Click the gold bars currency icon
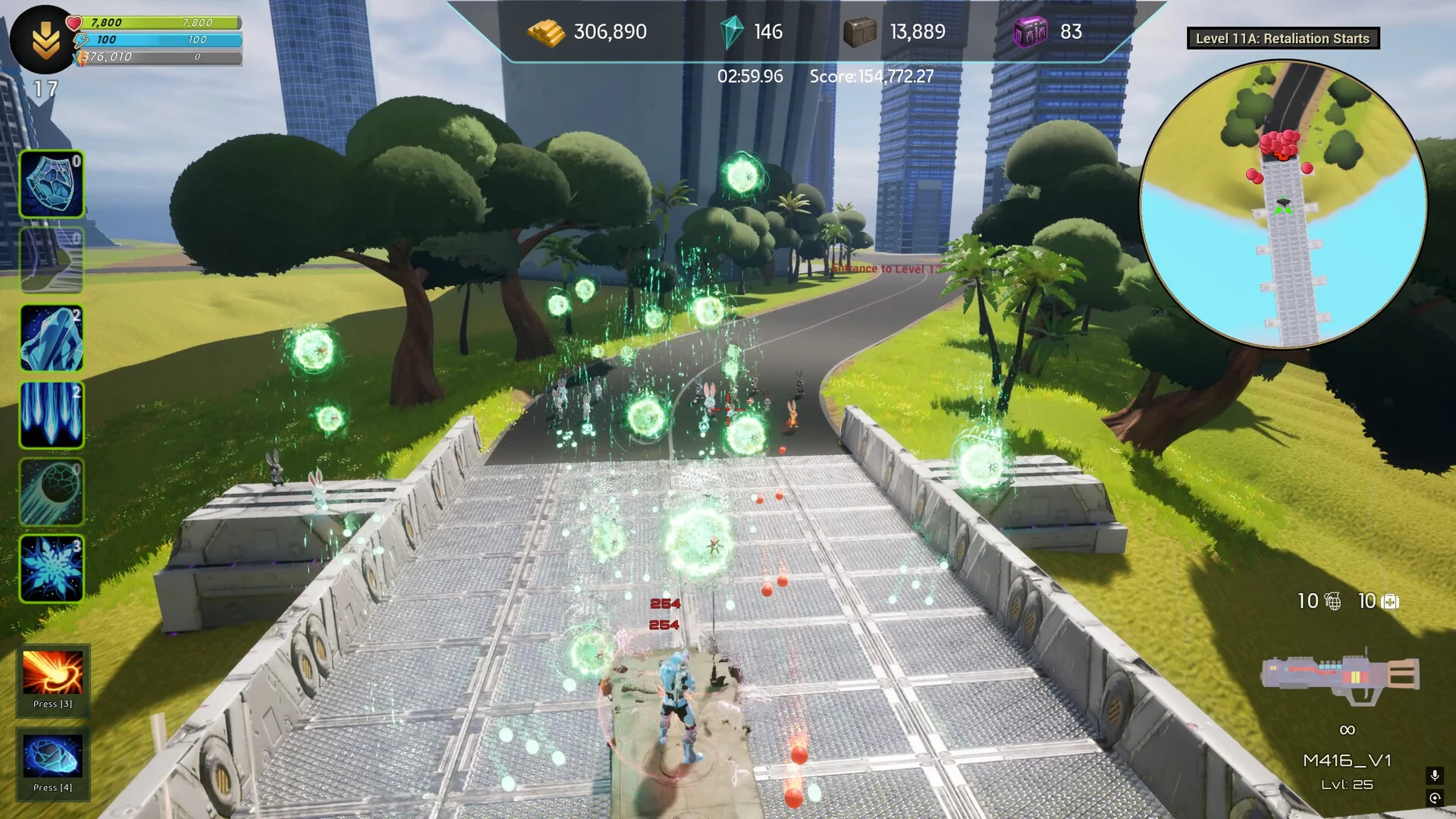 (546, 33)
